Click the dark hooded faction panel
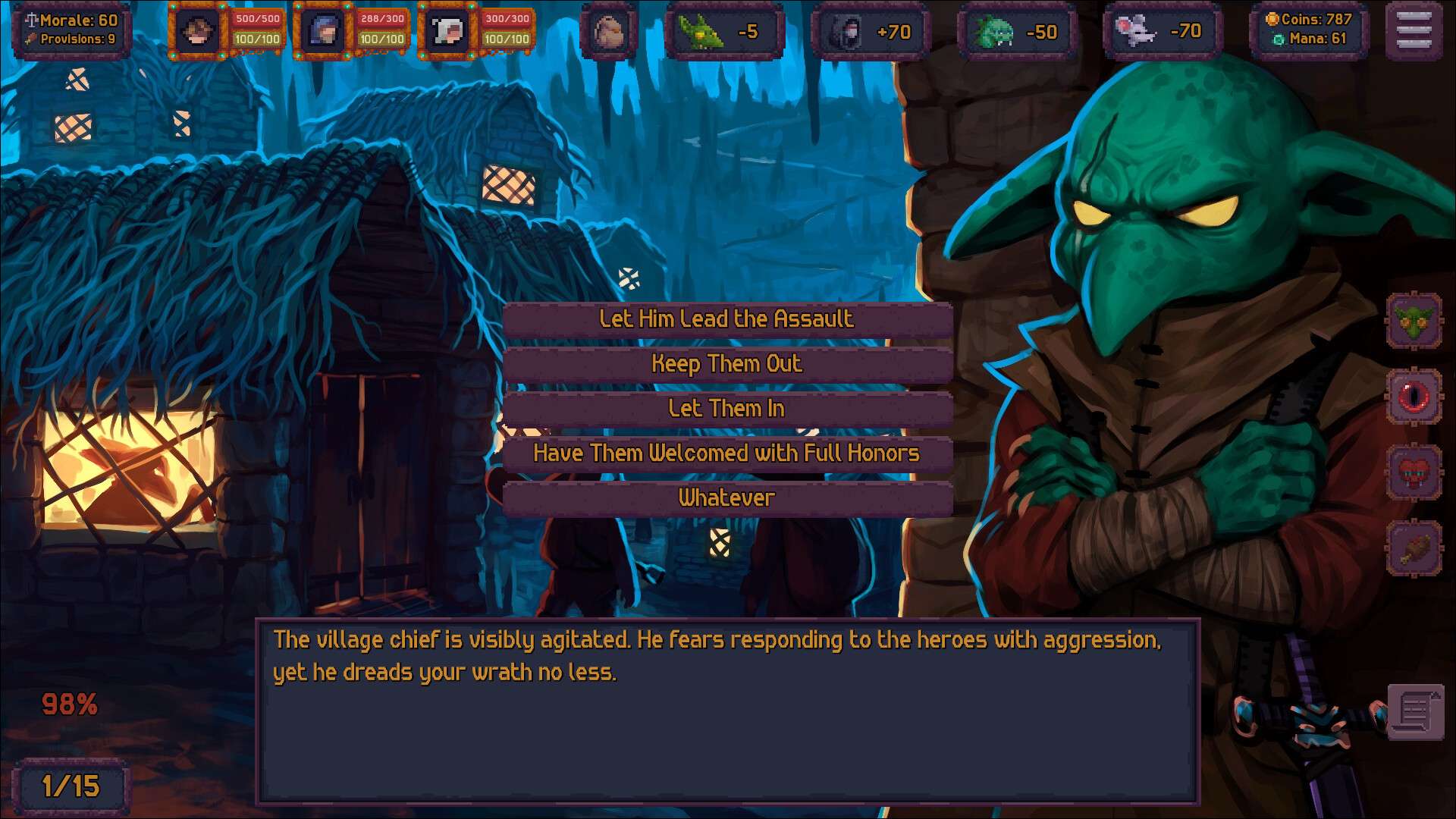The width and height of the screenshot is (1456, 819). 870,32
